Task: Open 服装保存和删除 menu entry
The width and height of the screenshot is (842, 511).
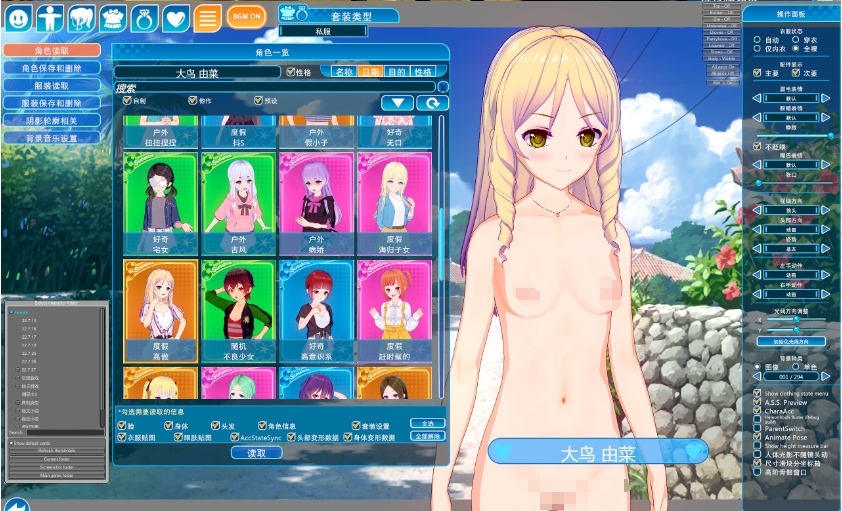Action: point(52,103)
